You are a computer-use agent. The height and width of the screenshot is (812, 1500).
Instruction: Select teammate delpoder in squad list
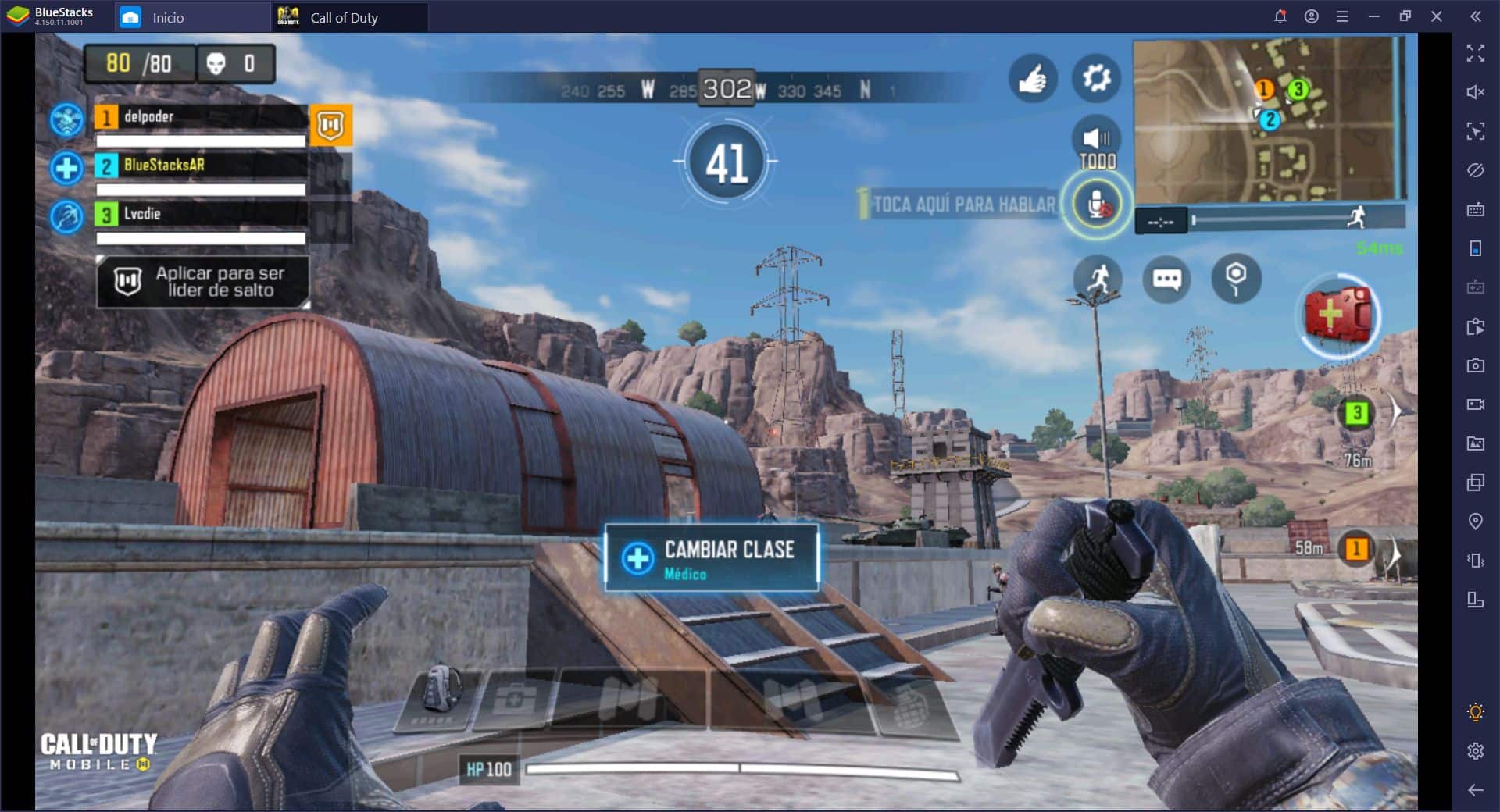click(200, 117)
